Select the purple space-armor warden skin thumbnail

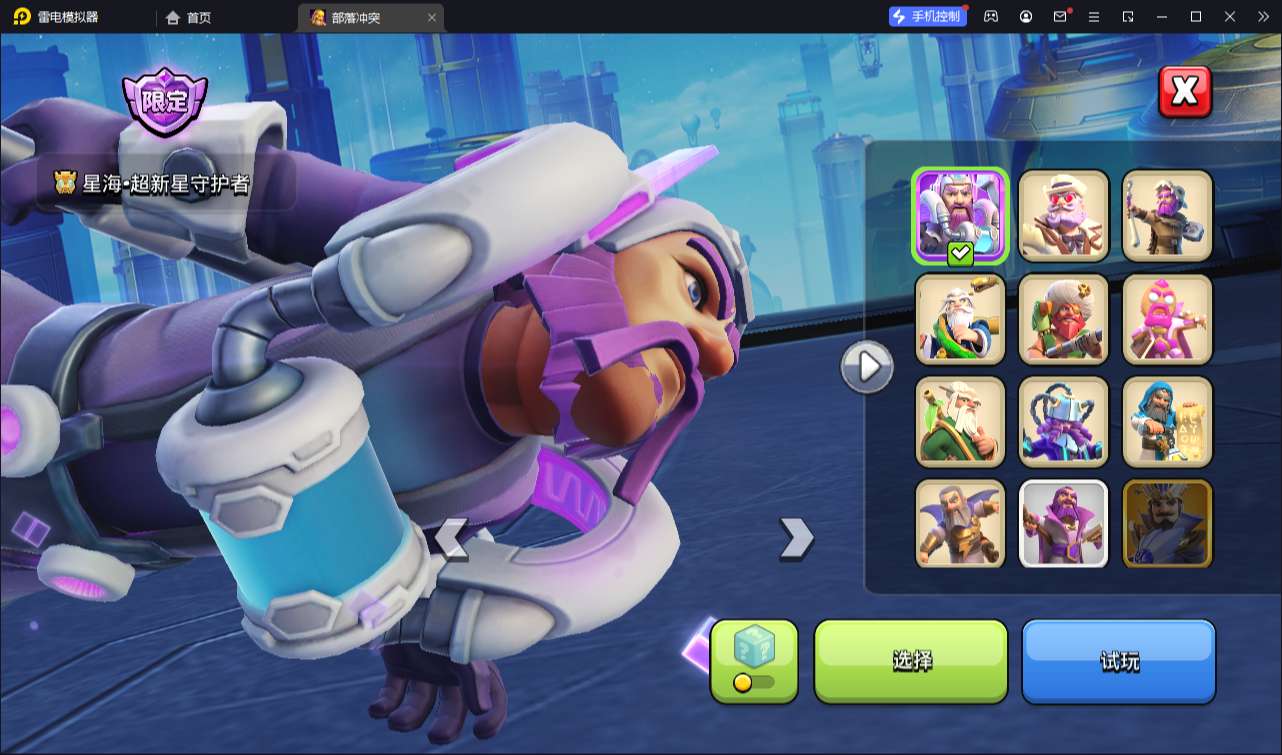point(960,215)
